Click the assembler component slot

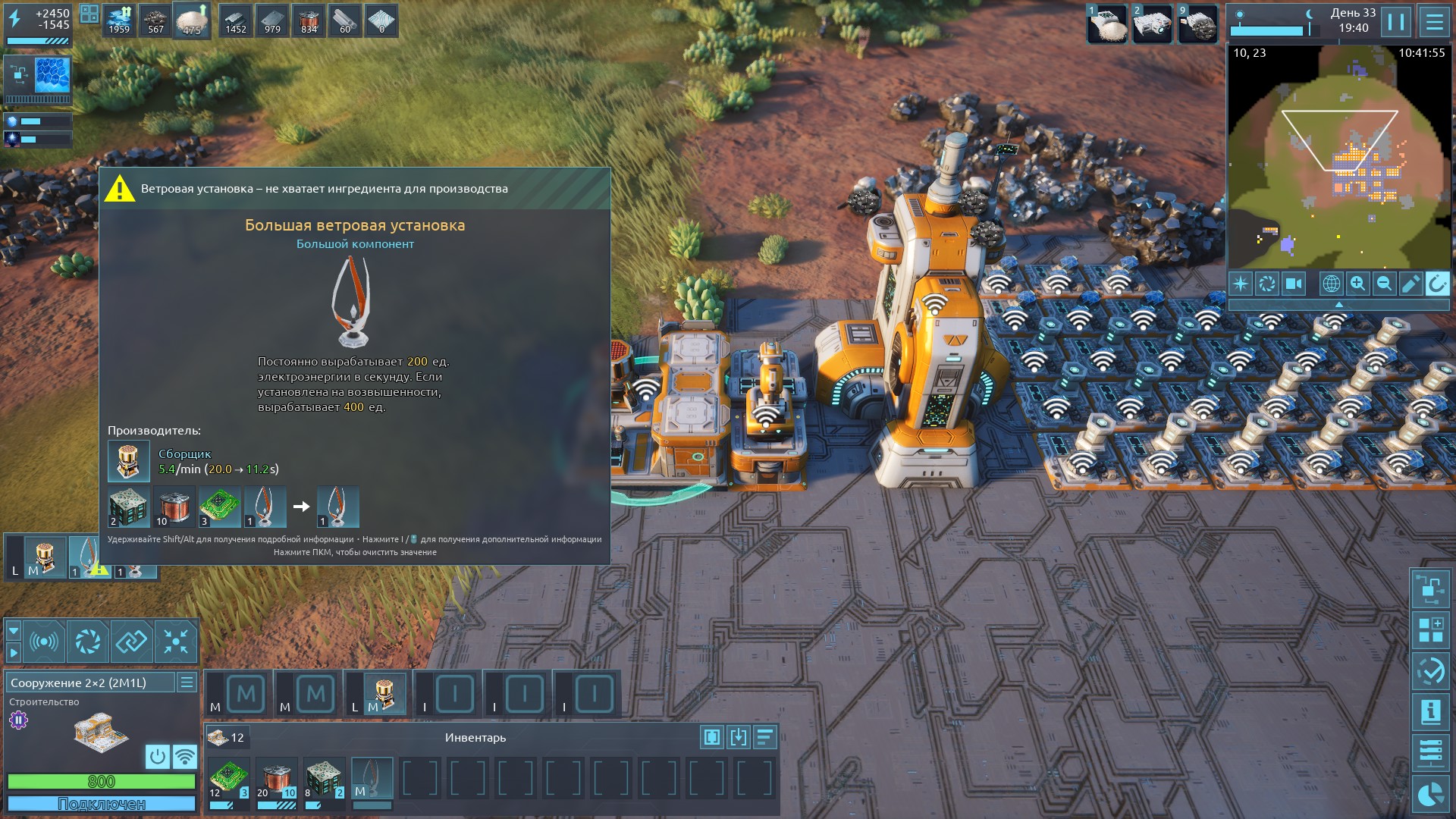(x=384, y=693)
